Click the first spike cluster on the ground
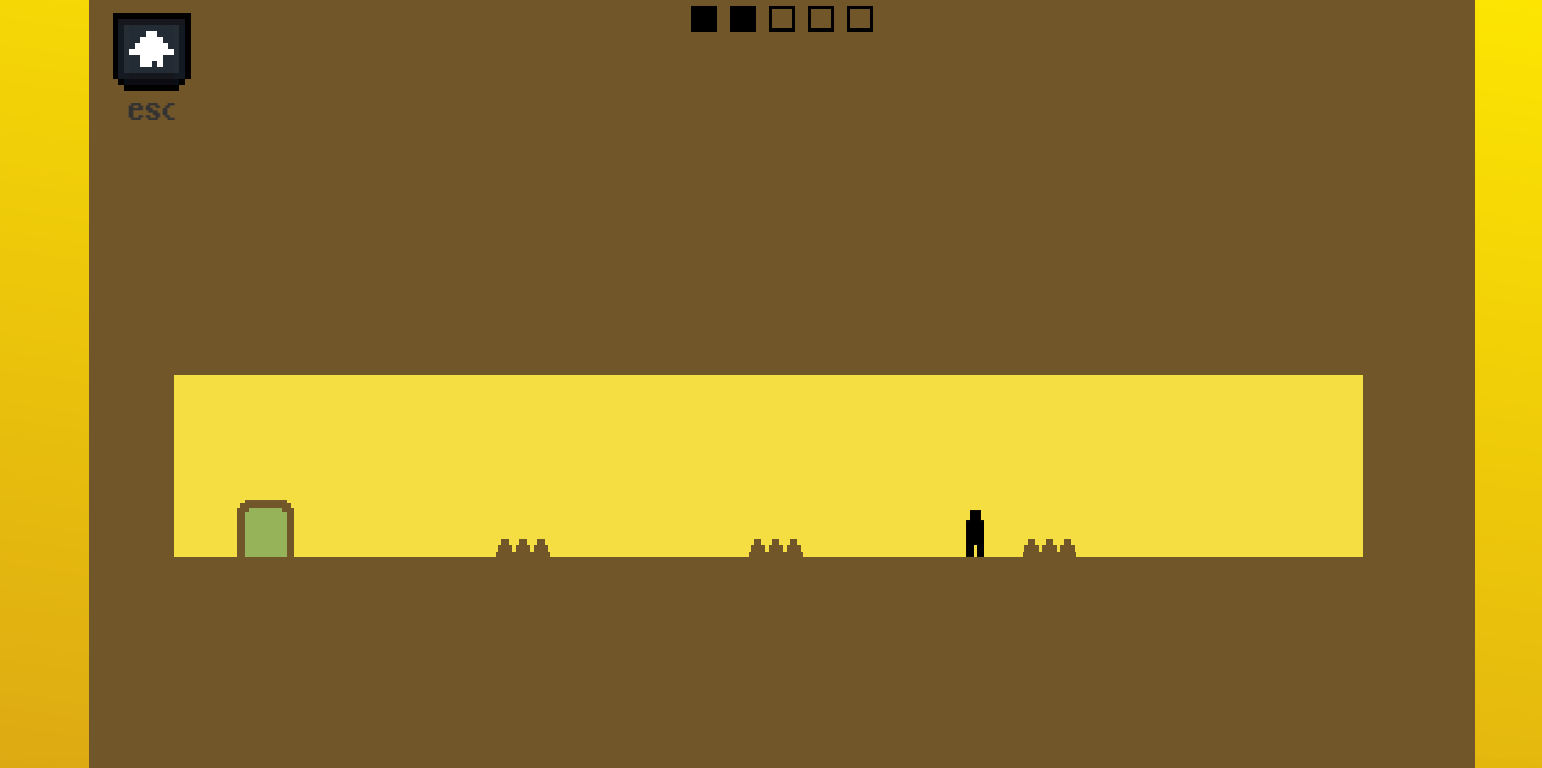 point(521,548)
